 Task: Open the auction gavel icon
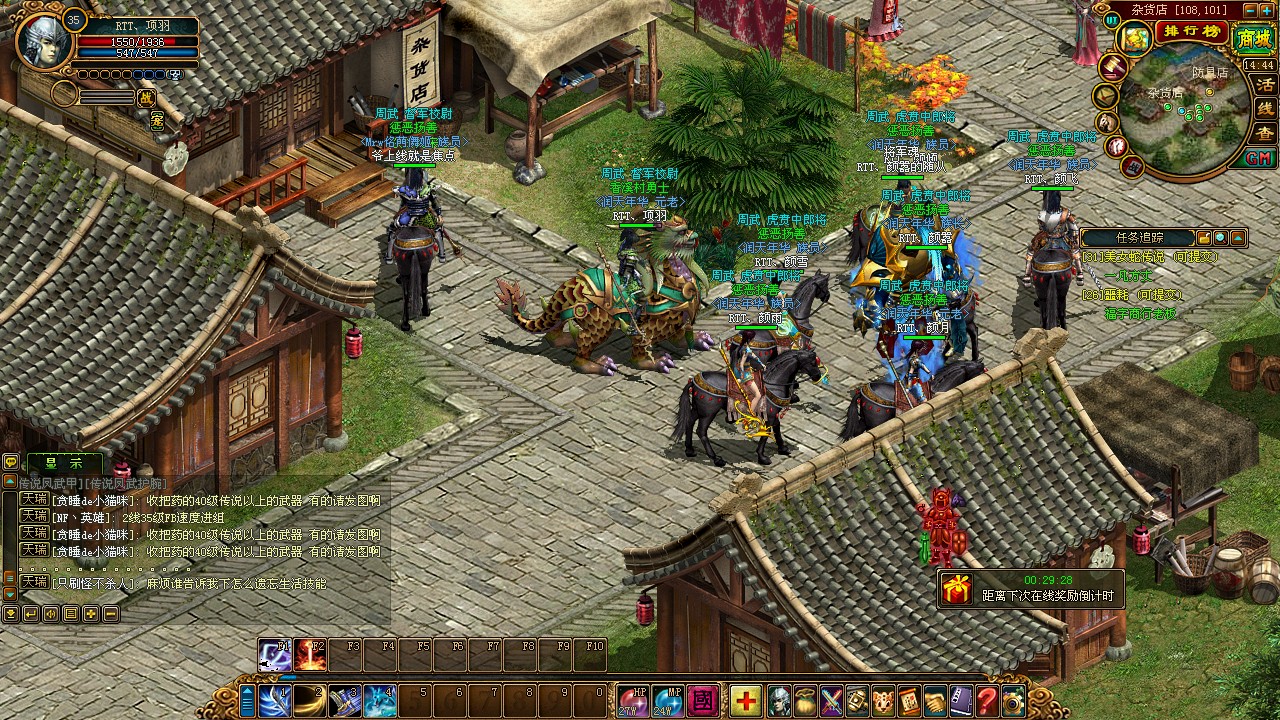1112,66
